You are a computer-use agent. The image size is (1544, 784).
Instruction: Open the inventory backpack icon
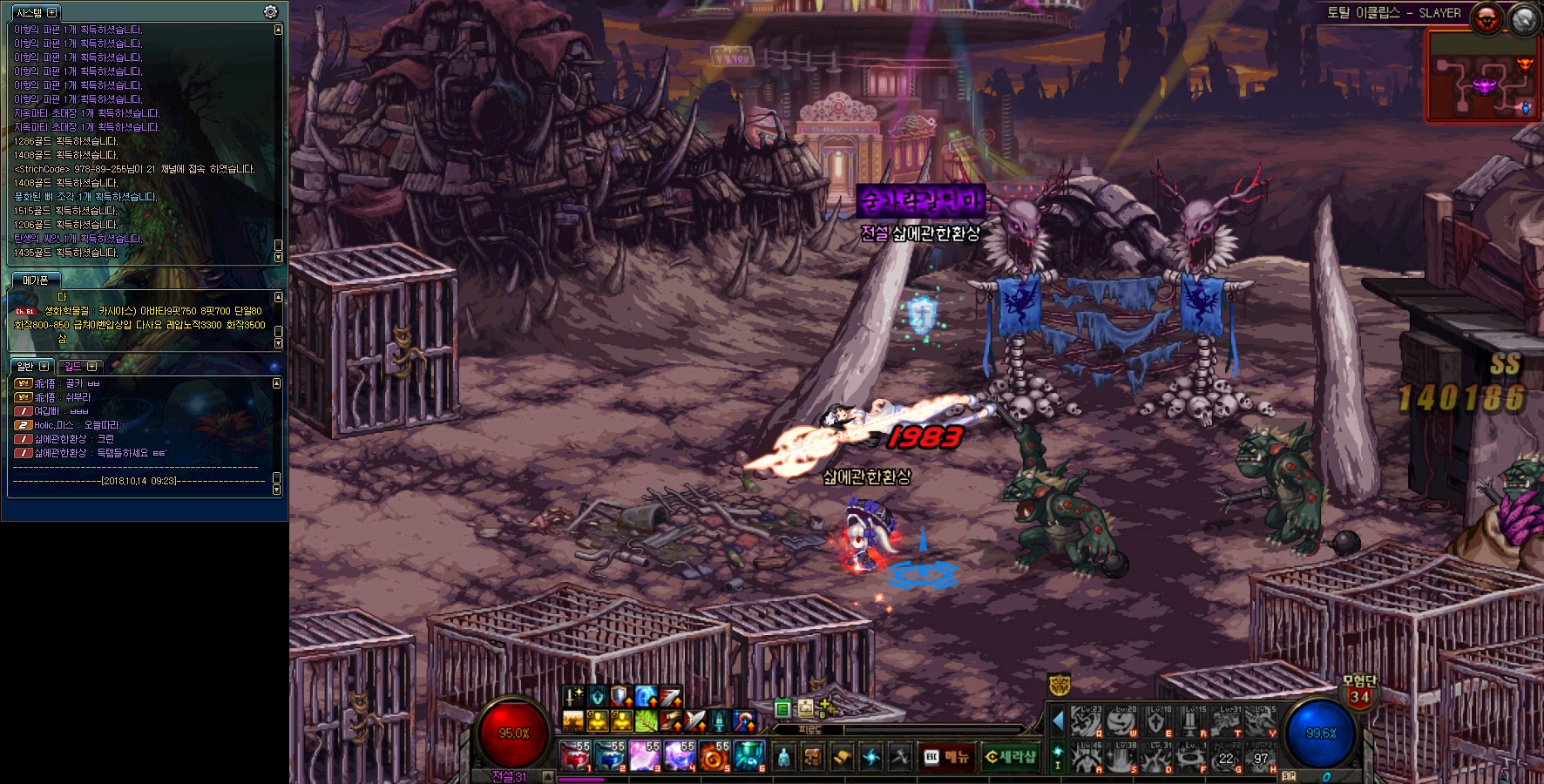tap(813, 757)
